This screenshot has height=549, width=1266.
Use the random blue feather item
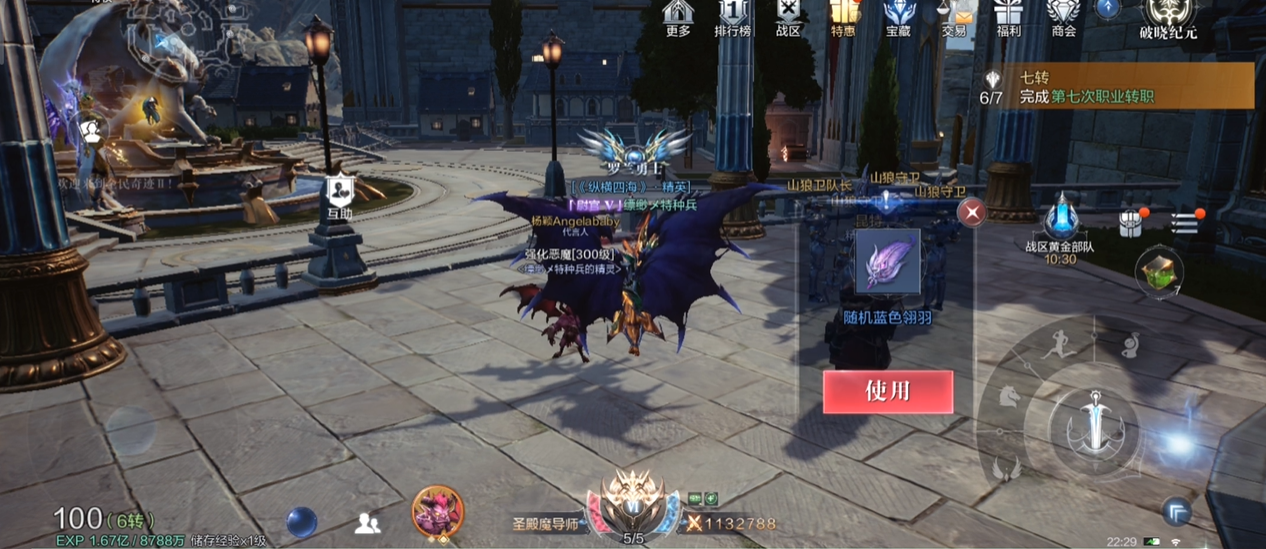coord(887,391)
